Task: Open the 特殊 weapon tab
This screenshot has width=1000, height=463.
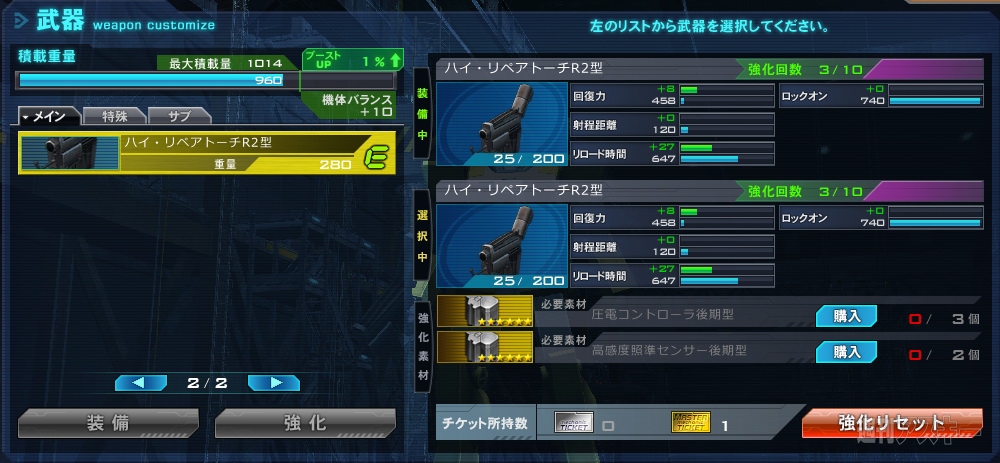Action: [x=113, y=117]
